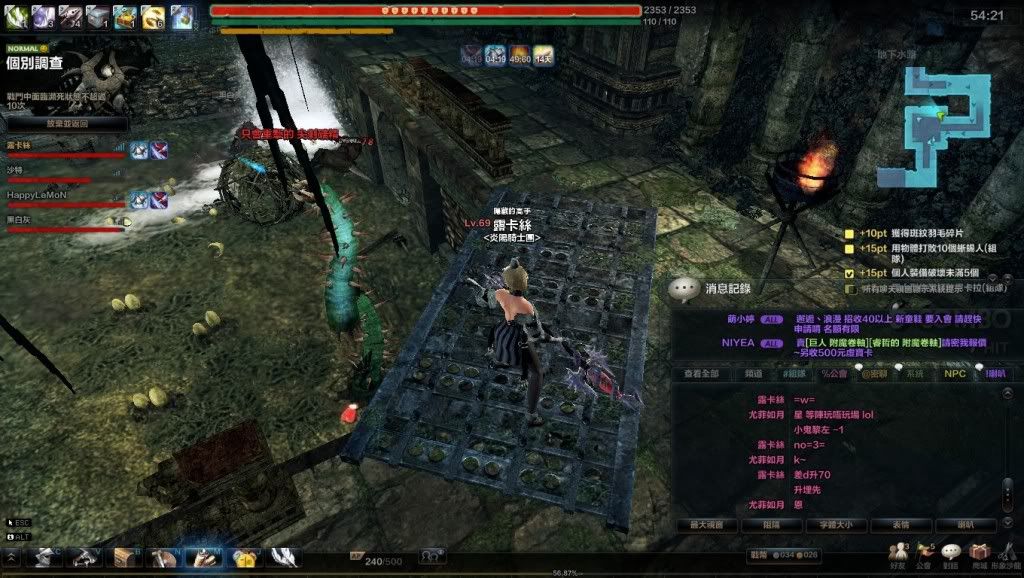This screenshot has height=578, width=1024.
Task: Show the NPC message tab
Action: point(955,373)
